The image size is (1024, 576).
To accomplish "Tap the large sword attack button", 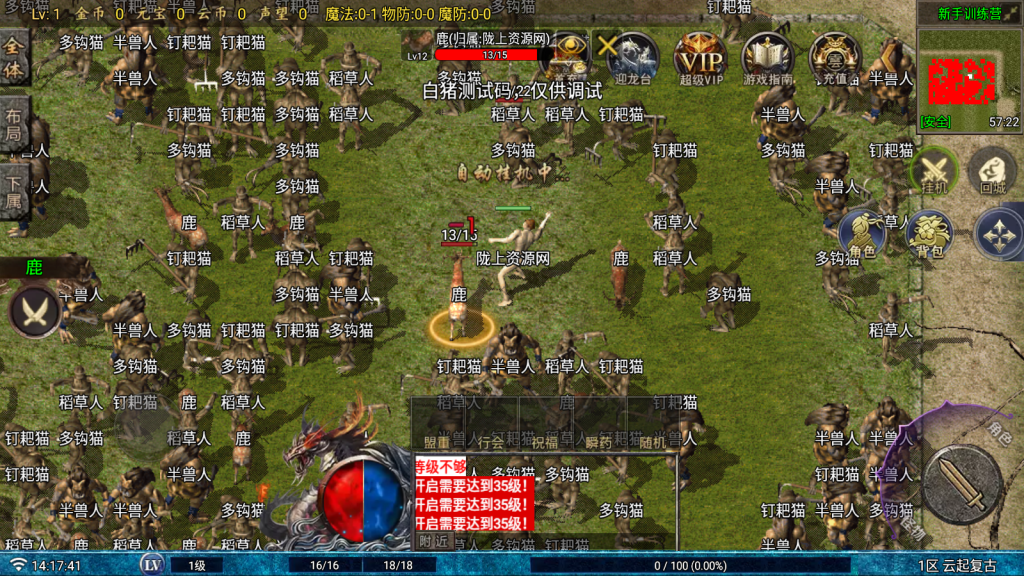I will 961,483.
